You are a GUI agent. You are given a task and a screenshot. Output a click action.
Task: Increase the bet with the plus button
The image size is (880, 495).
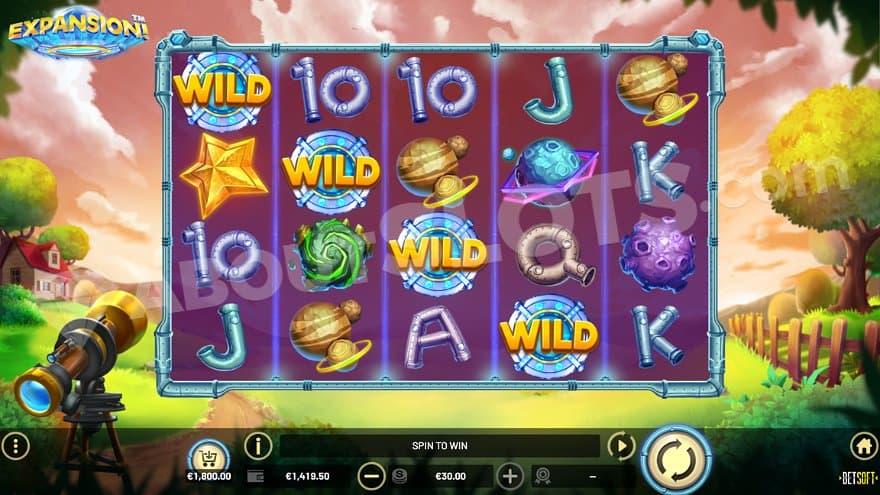(510, 476)
